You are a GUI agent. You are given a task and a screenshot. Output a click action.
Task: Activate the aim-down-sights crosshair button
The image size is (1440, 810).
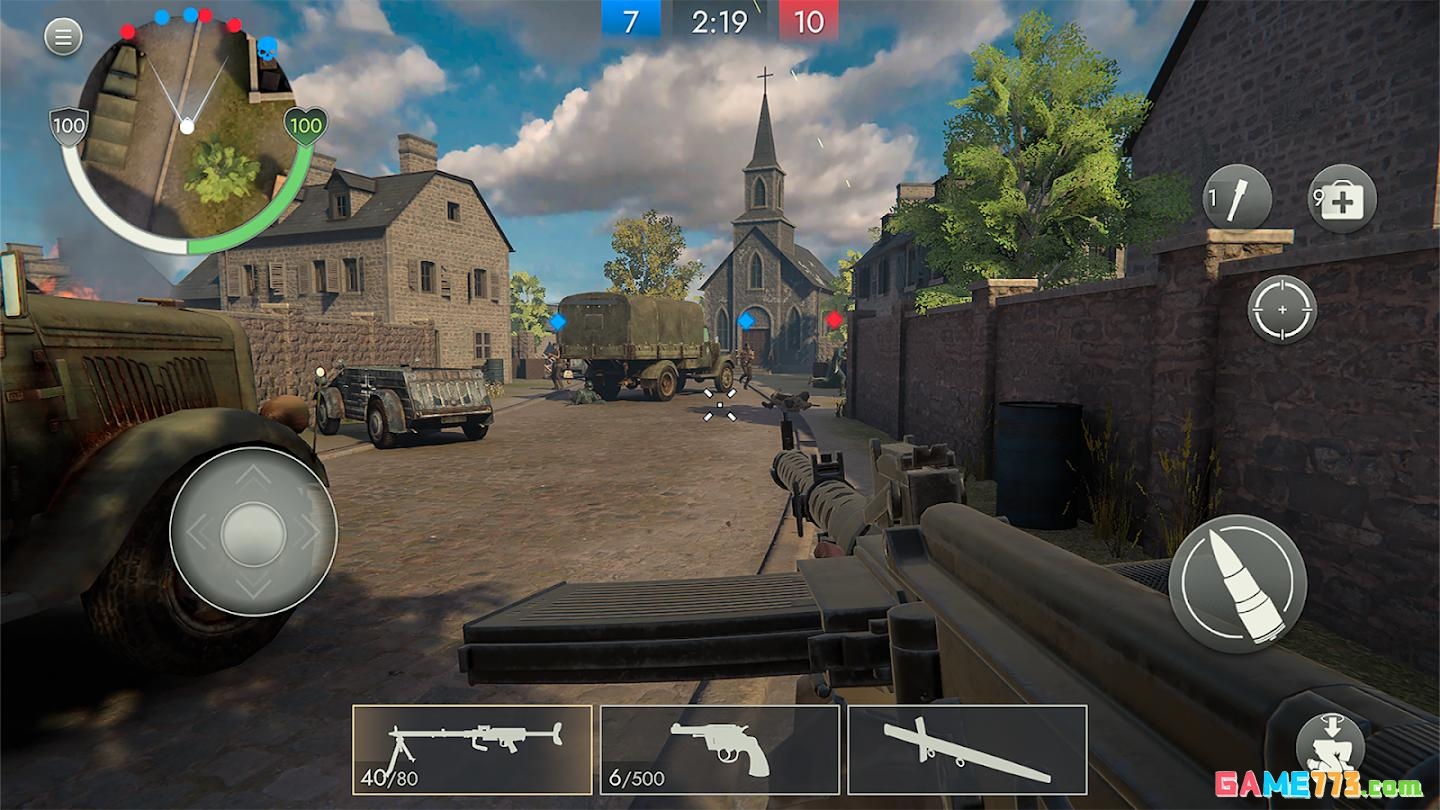click(1282, 310)
